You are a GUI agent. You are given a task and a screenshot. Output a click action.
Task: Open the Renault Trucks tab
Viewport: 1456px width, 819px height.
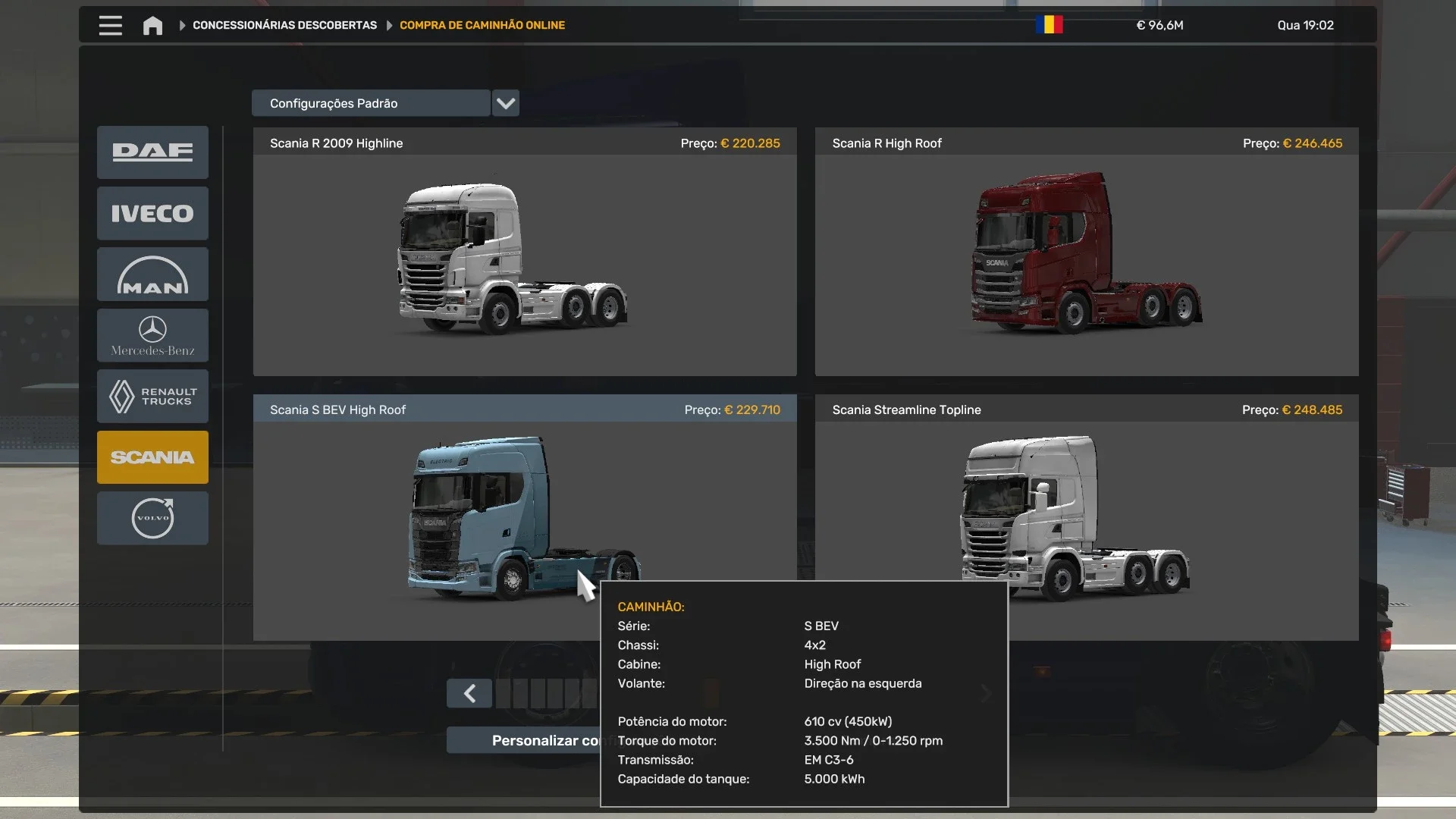[152, 396]
